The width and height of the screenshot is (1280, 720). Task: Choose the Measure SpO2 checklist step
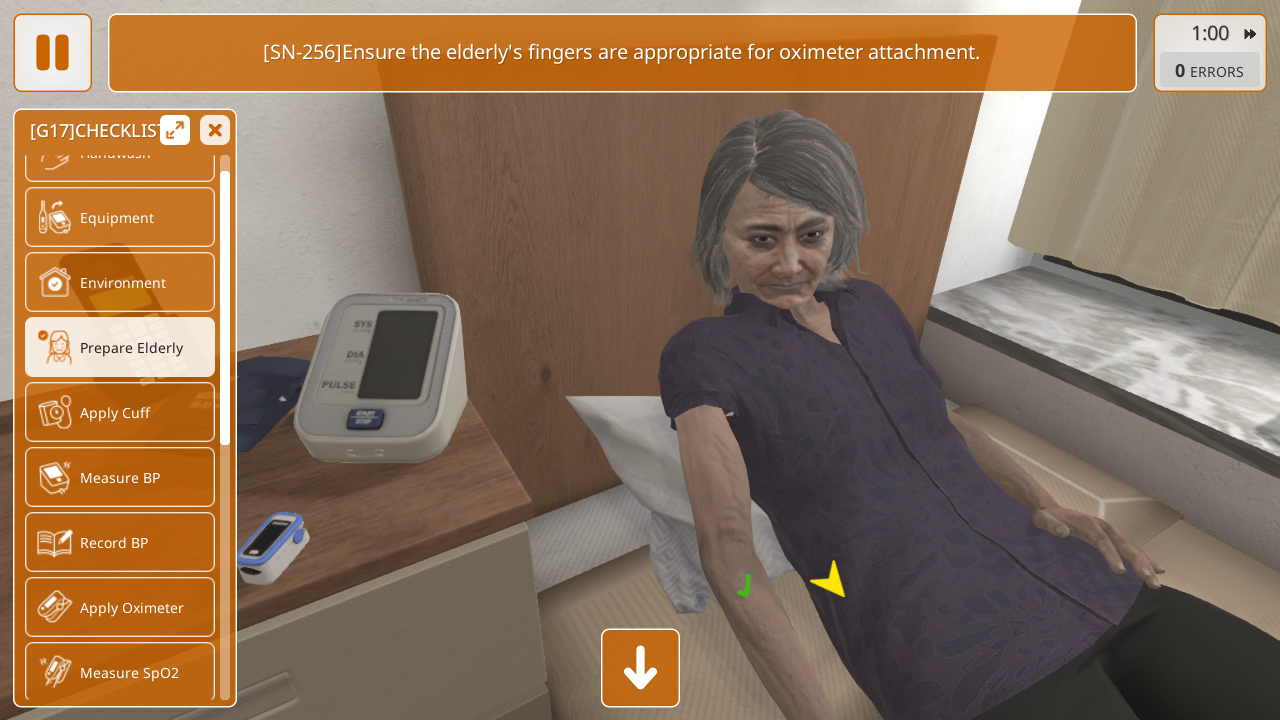click(x=120, y=672)
